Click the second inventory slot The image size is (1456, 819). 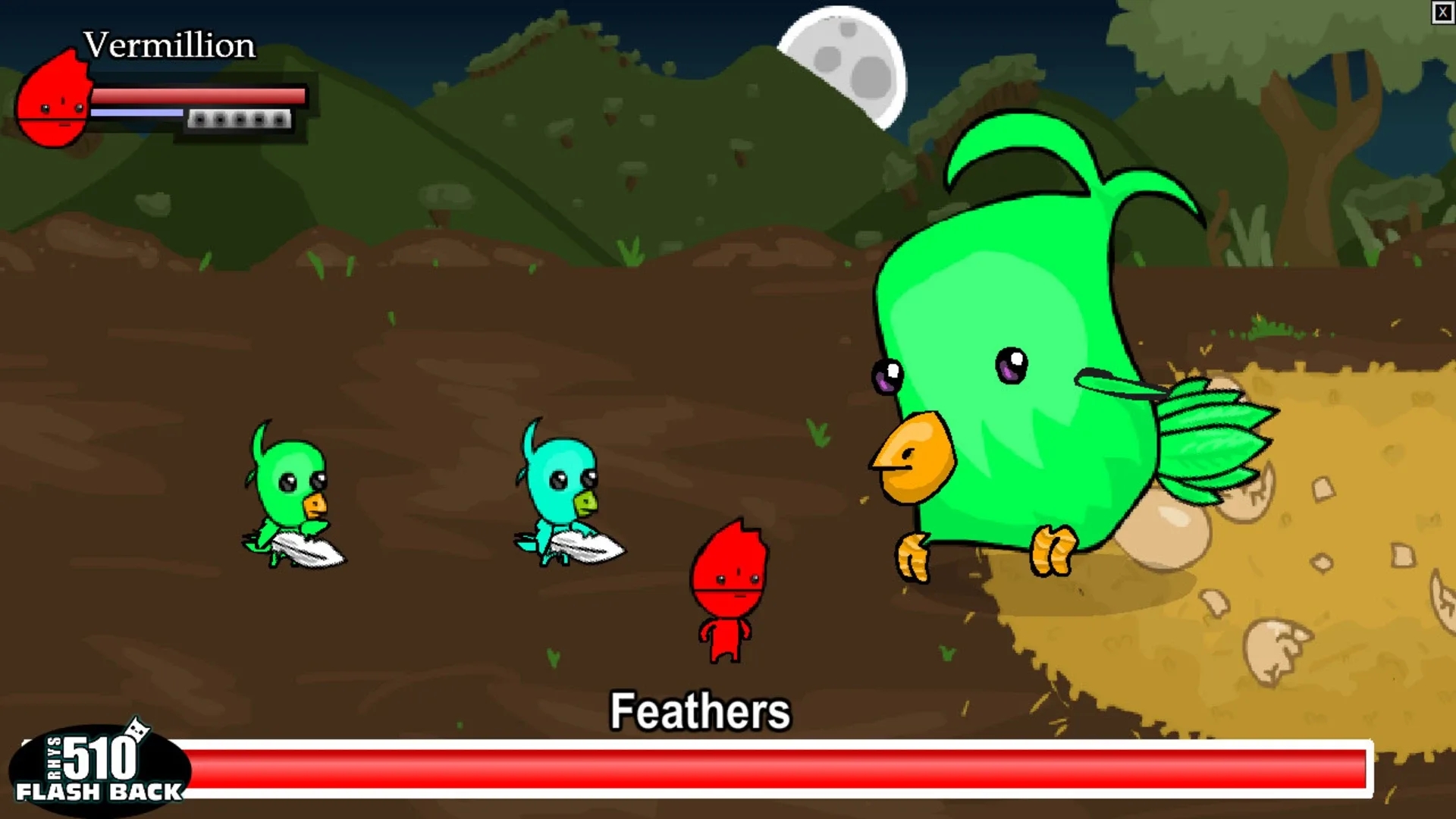pyautogui.click(x=220, y=120)
